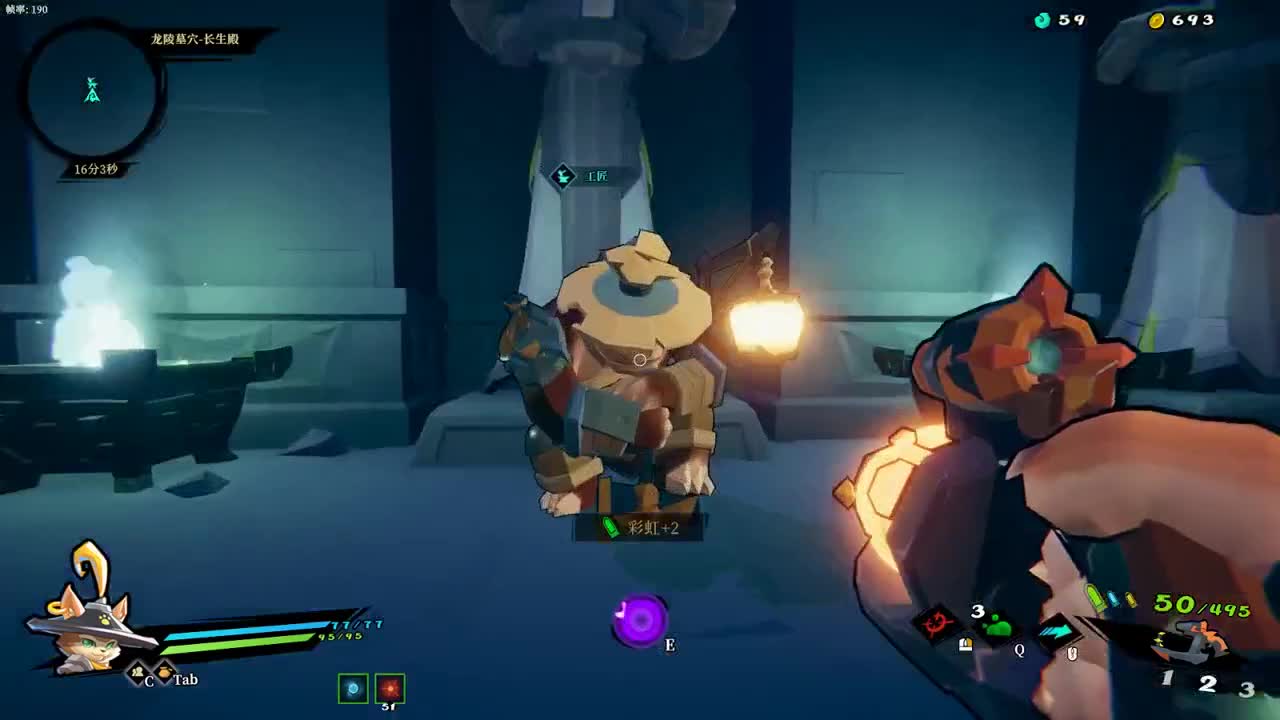Select the red burst buff icon
This screenshot has height=720, width=1280.
point(389,688)
